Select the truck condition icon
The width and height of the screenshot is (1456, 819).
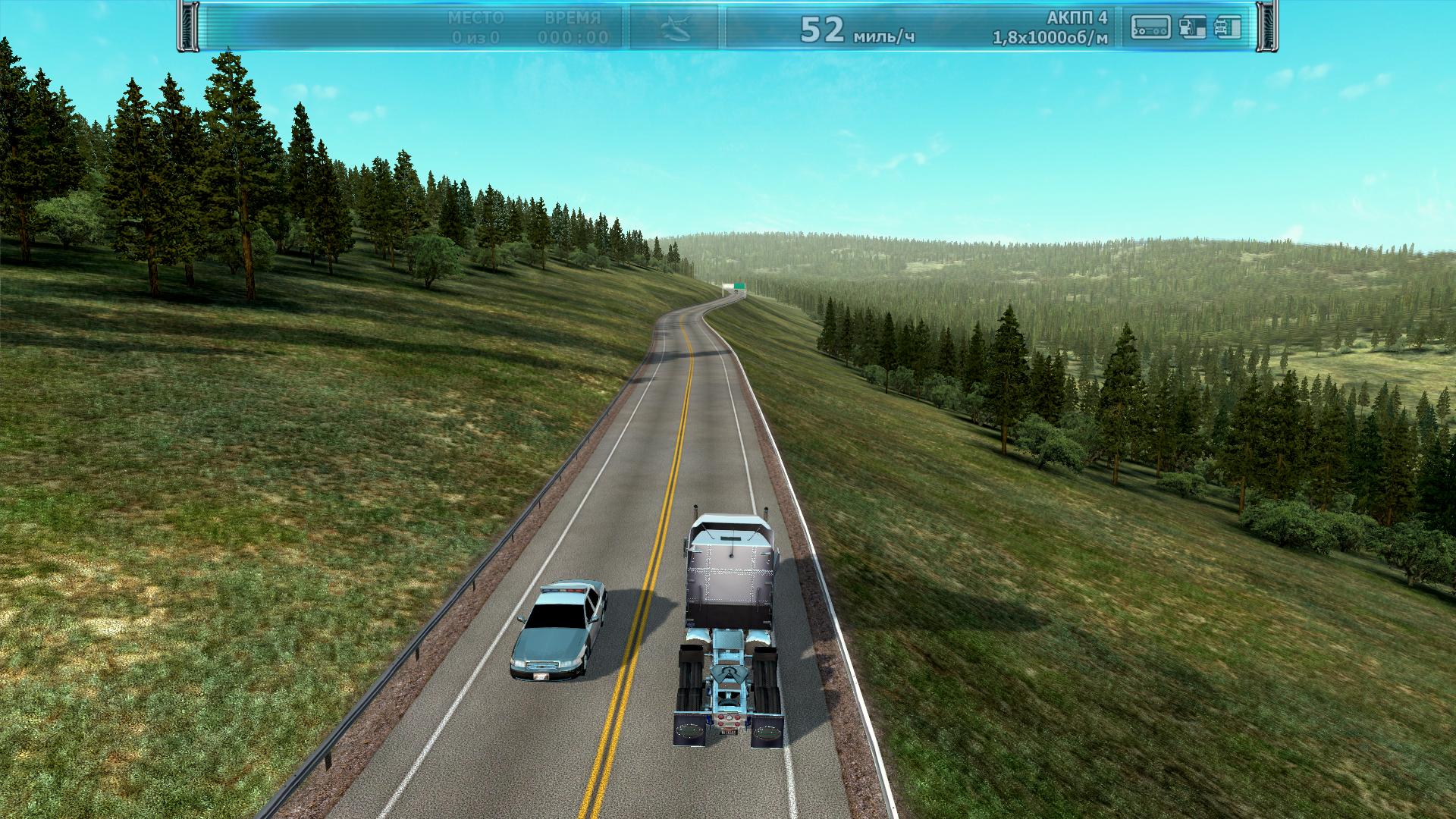[1228, 28]
